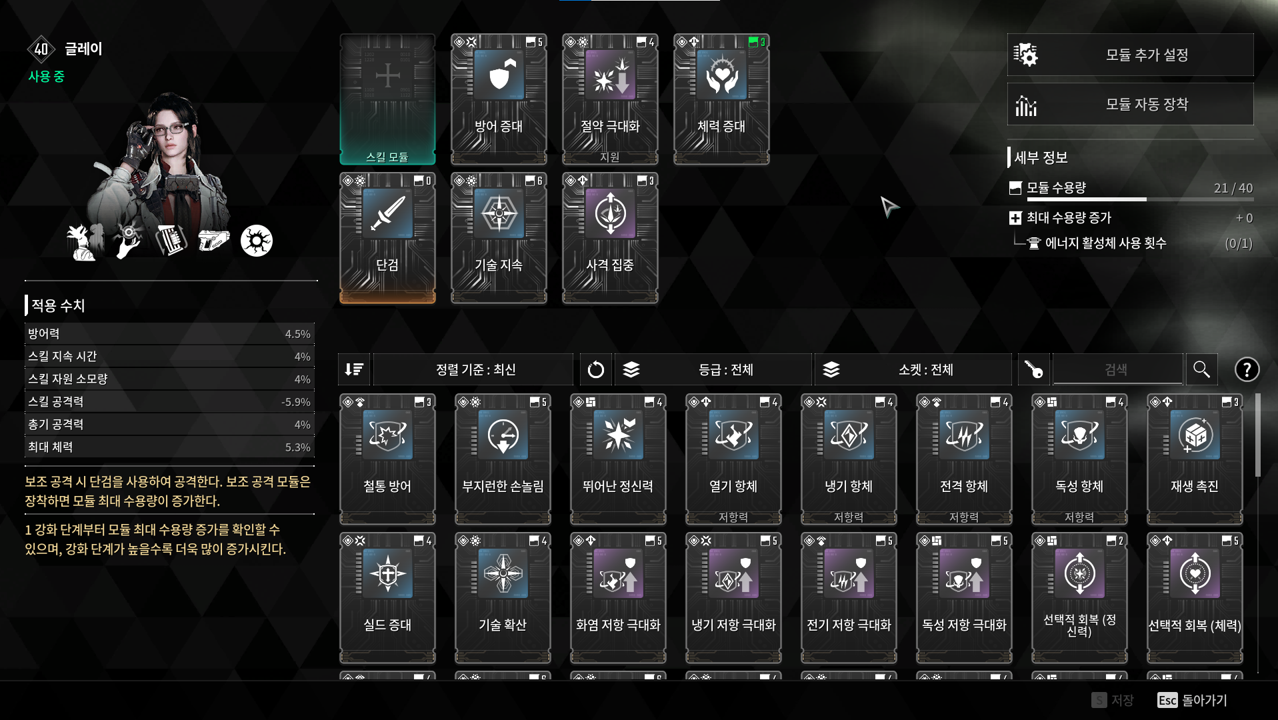Open the 정렬 기준 sort dropdown

click(x=475, y=370)
